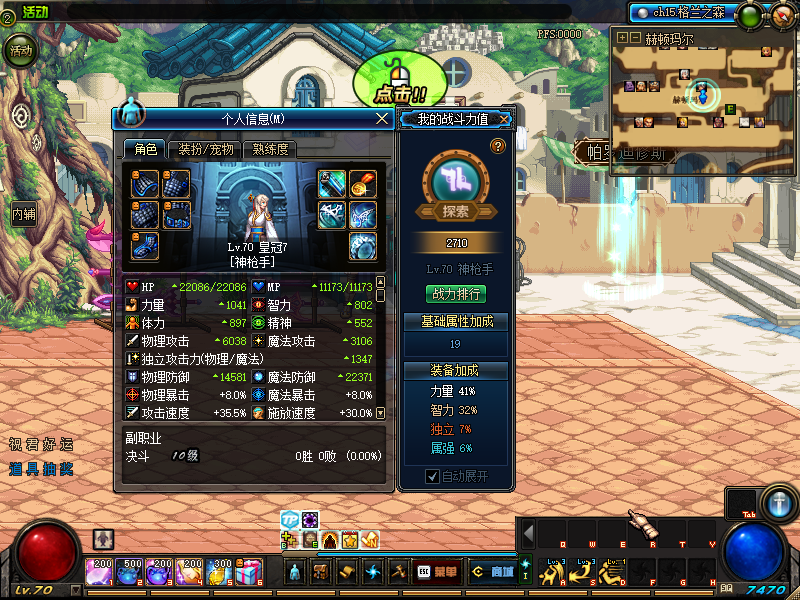The height and width of the screenshot is (600, 800).
Task: Open the 熟练度 proficiency tab
Action: click(x=270, y=149)
